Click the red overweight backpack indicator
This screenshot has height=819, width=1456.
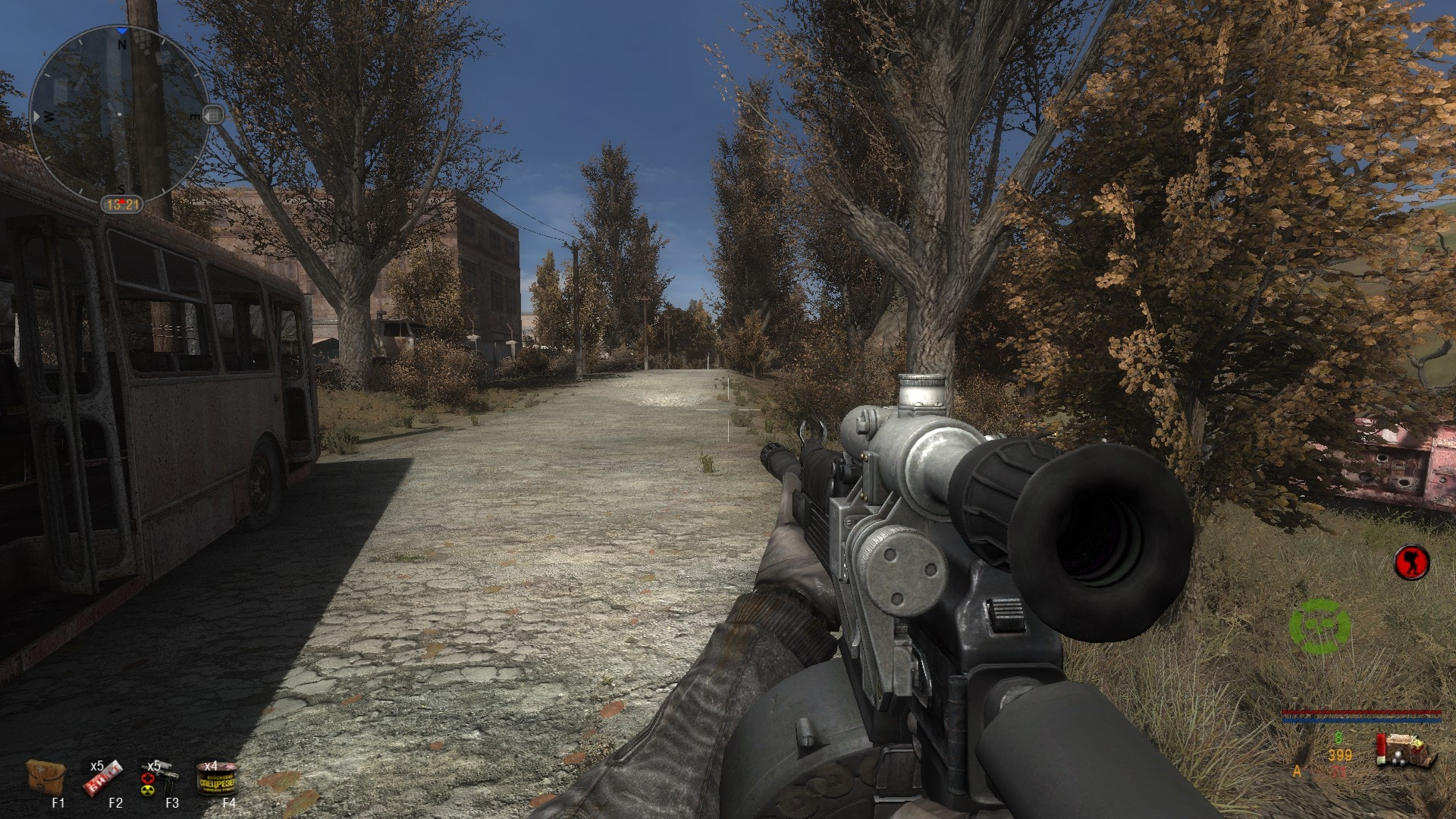coord(1411,563)
